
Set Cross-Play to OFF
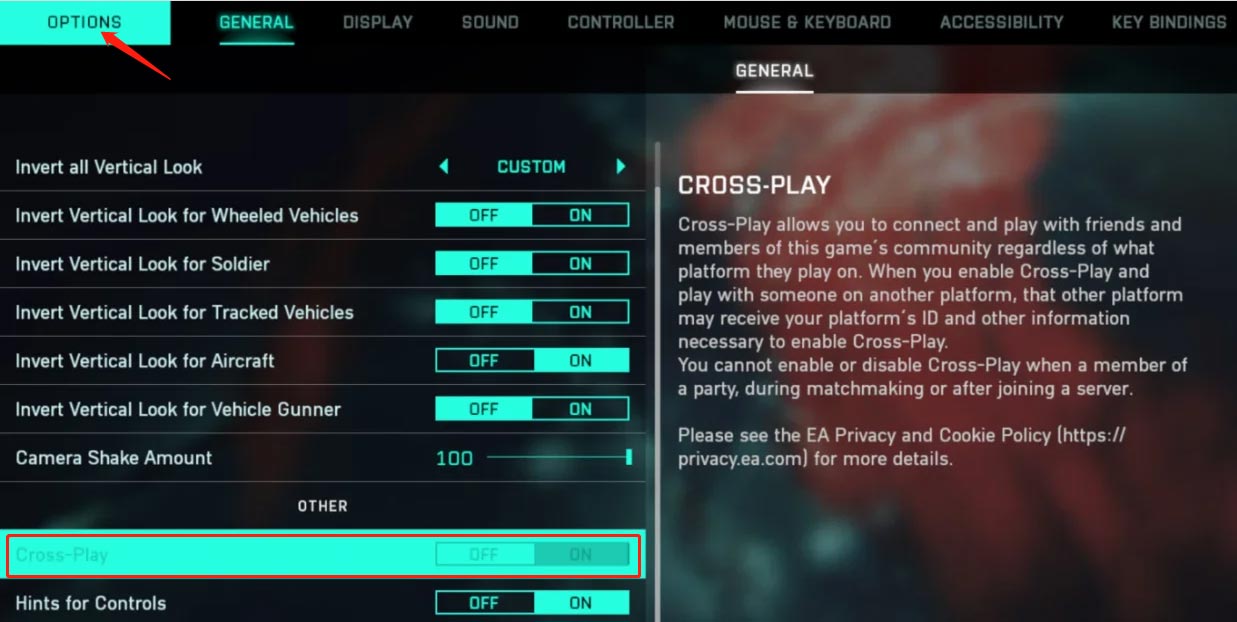point(484,554)
